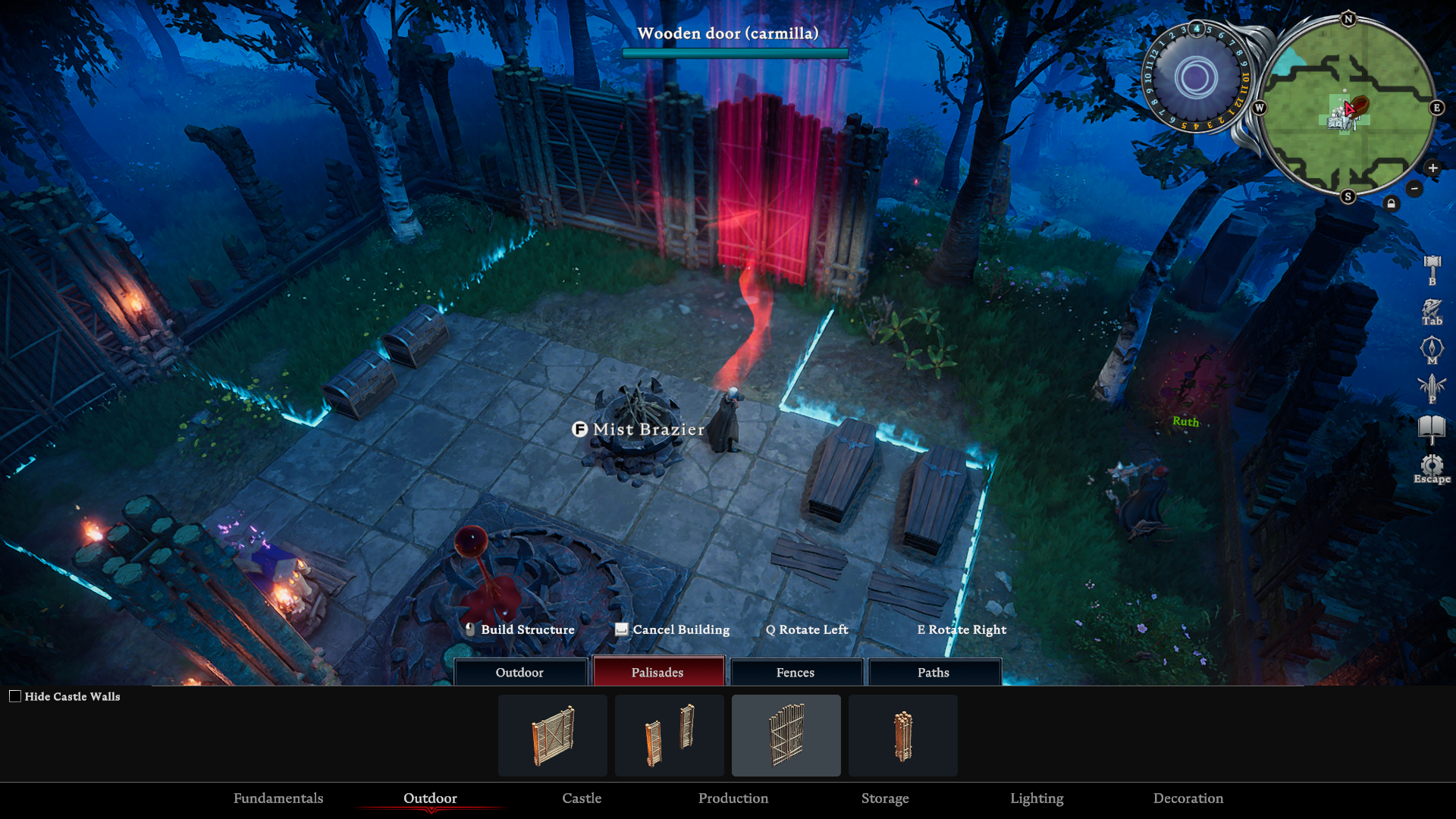Open the spells menu via P sword icon
1456x819 pixels.
(1433, 384)
